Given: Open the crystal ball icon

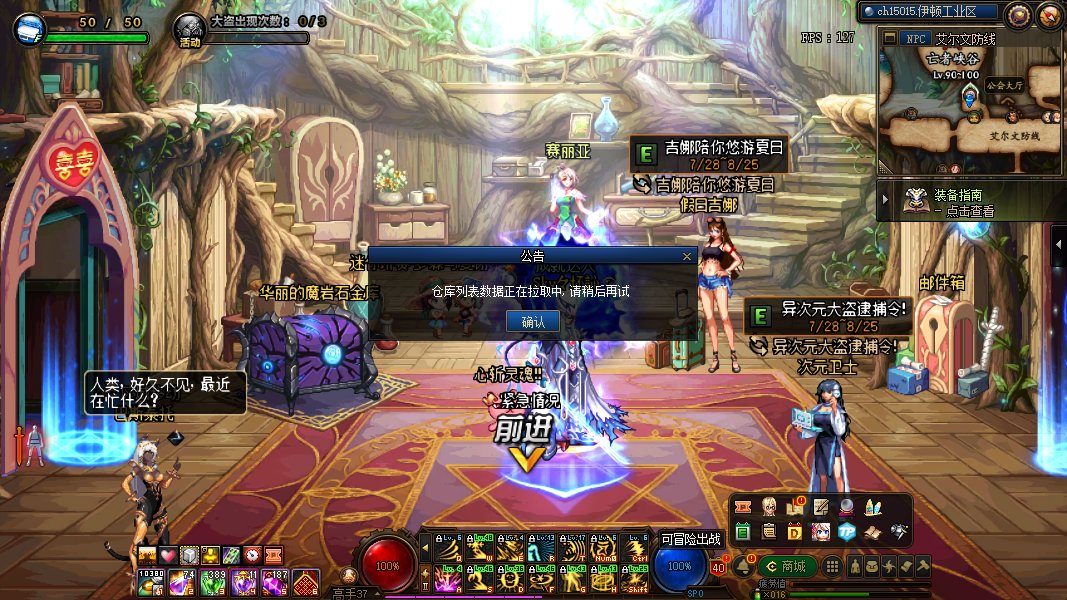Looking at the screenshot, I should [846, 507].
